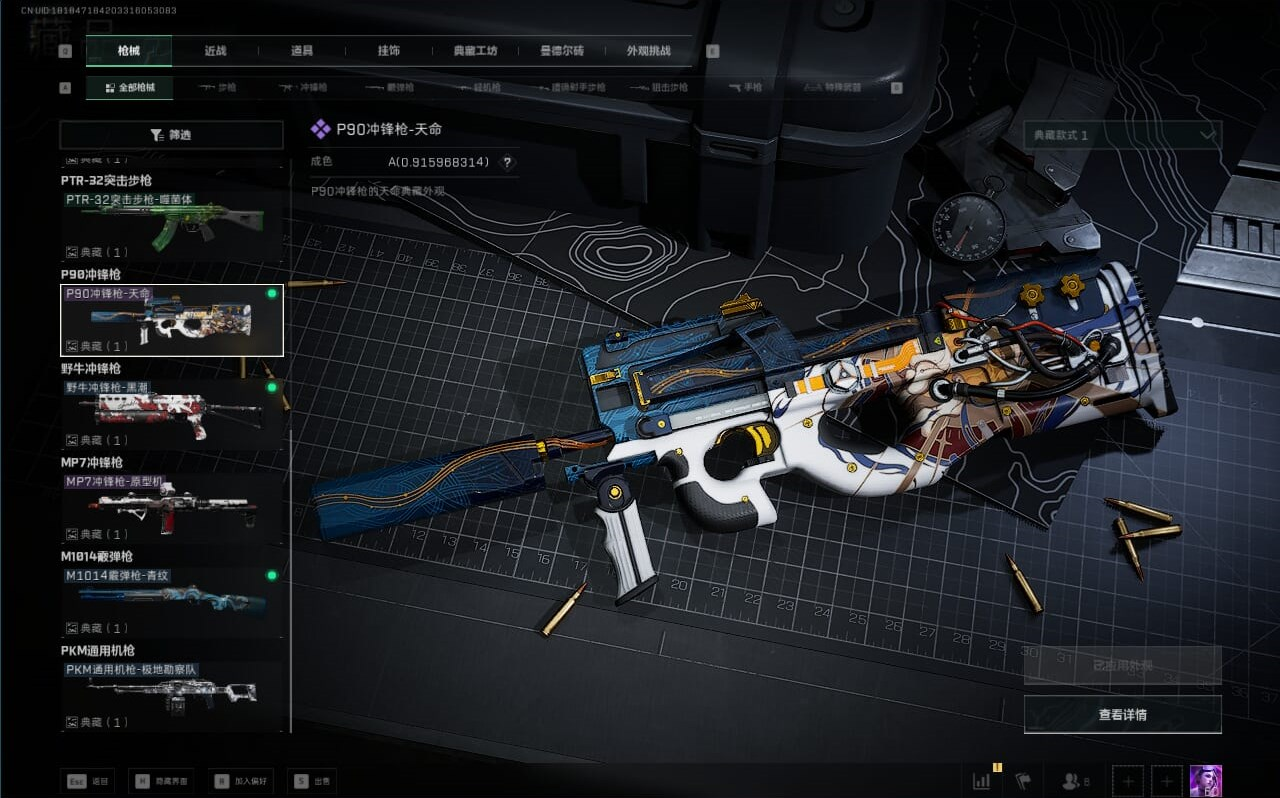Open the 道具 items tab
Screen dimensions: 1280x798
point(302,51)
